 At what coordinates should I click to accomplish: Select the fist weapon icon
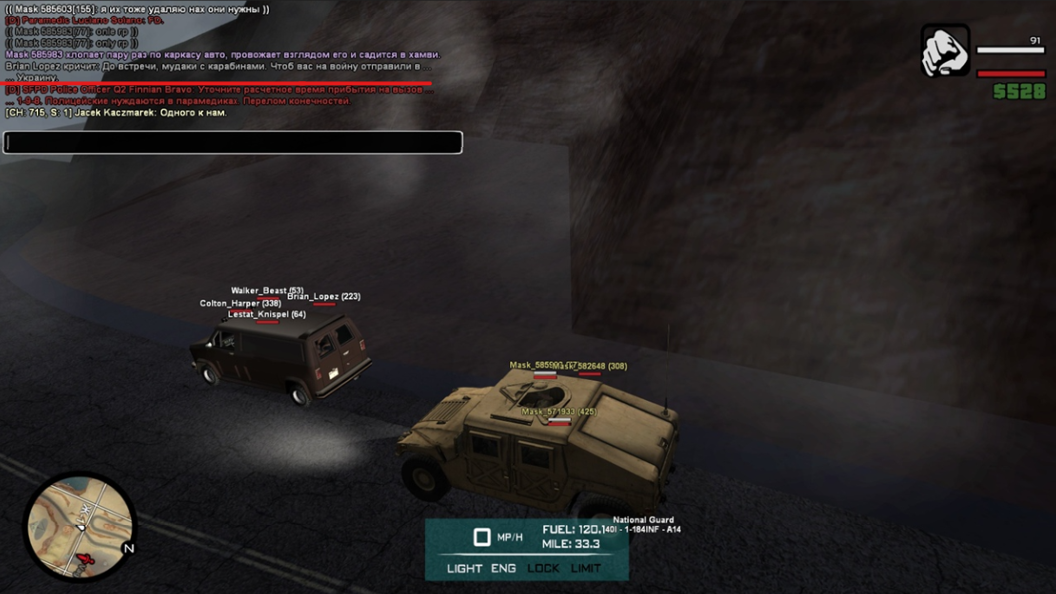[945, 51]
